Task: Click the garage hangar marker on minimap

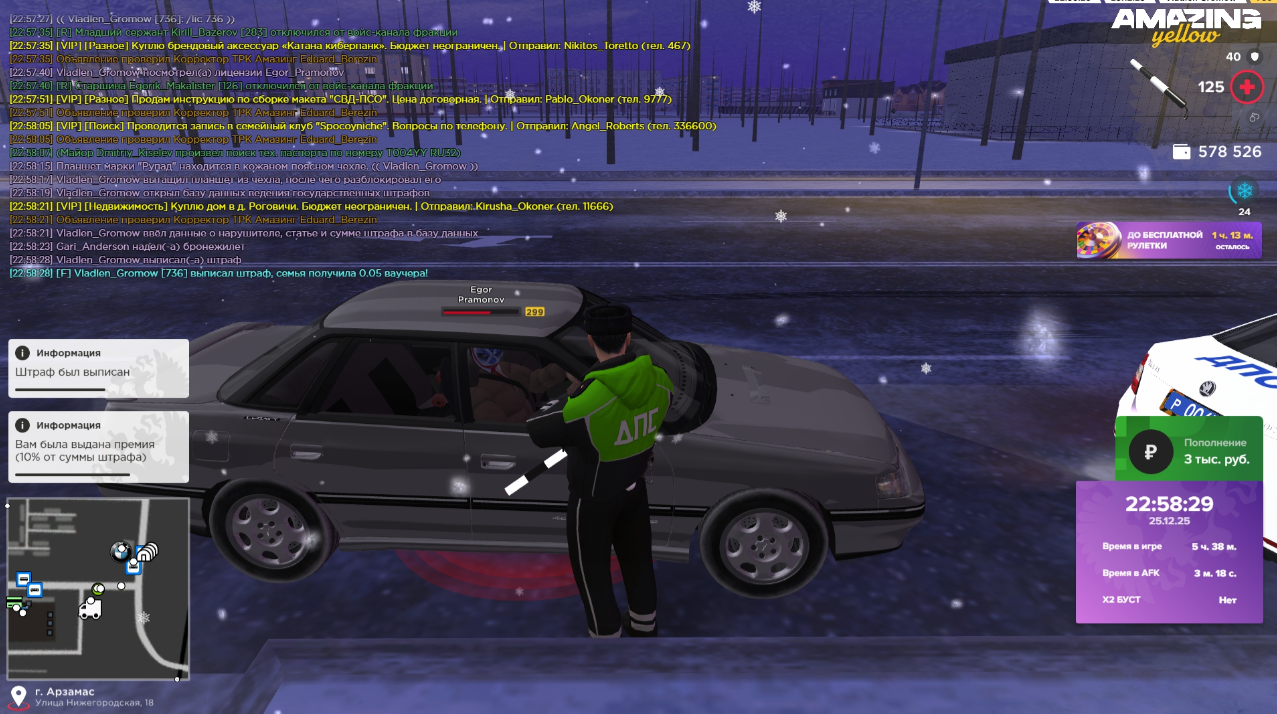Action: pos(147,551)
